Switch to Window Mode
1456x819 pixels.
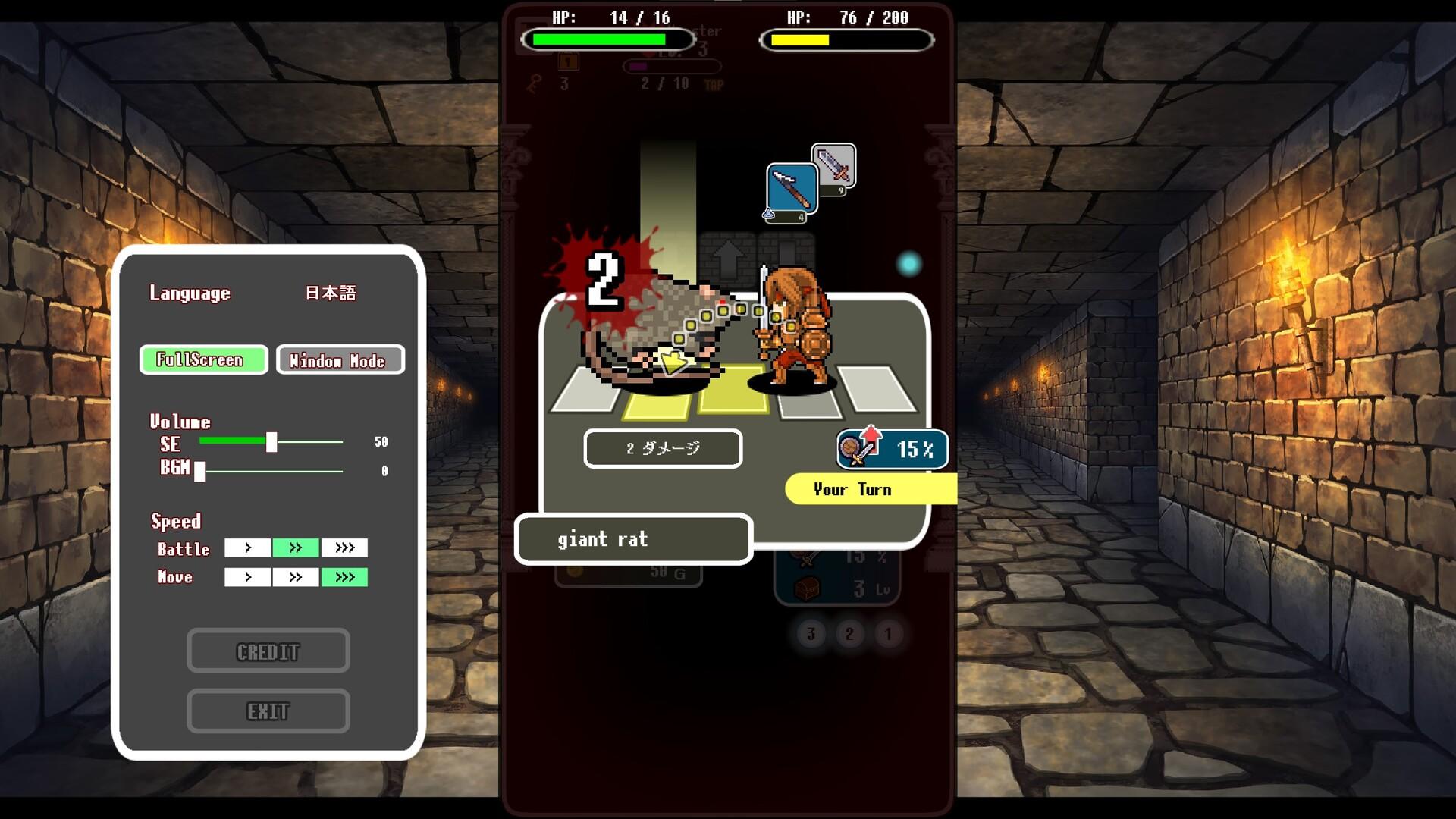[x=340, y=360]
